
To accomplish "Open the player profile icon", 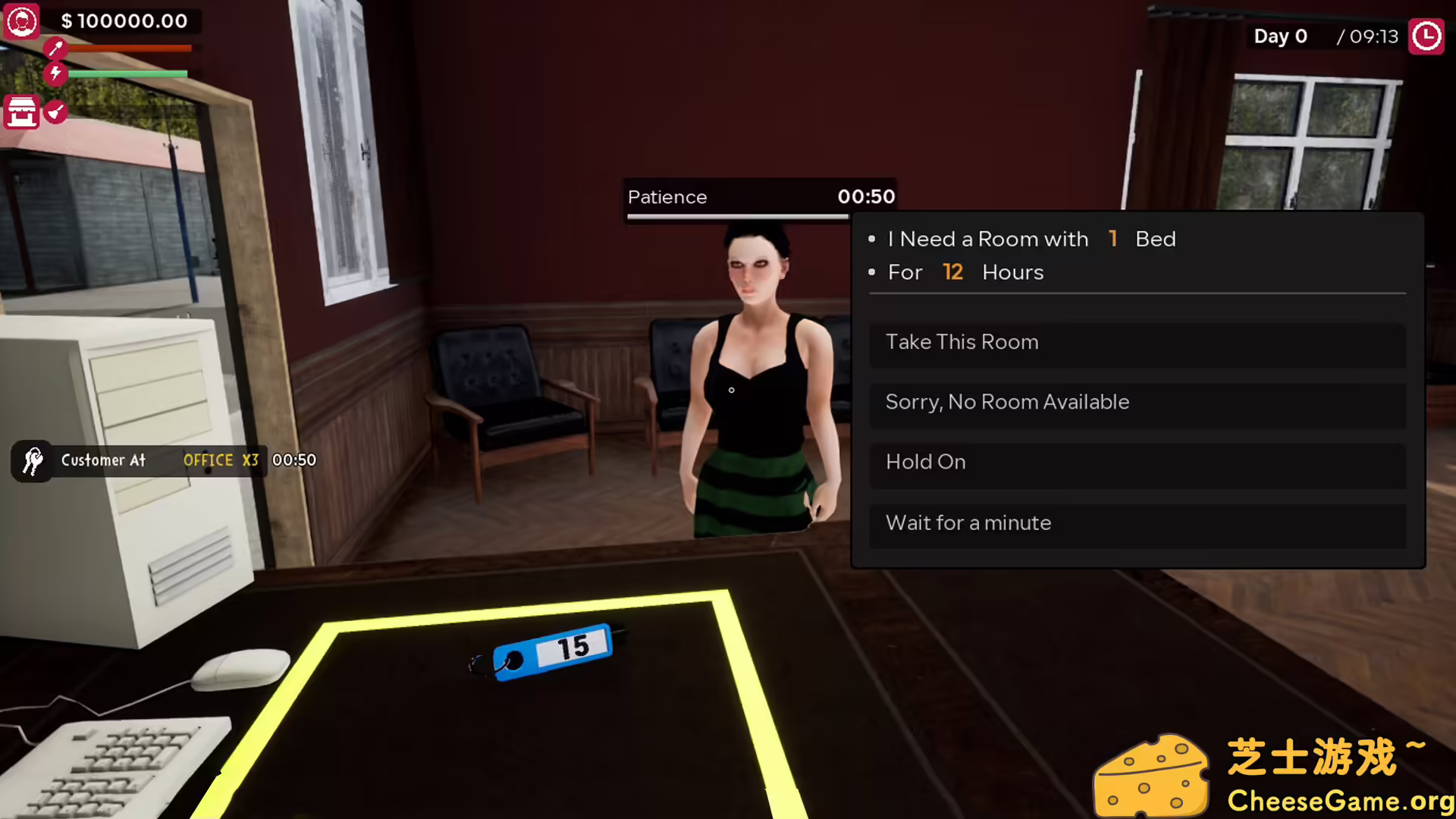I will pyautogui.click(x=22, y=22).
